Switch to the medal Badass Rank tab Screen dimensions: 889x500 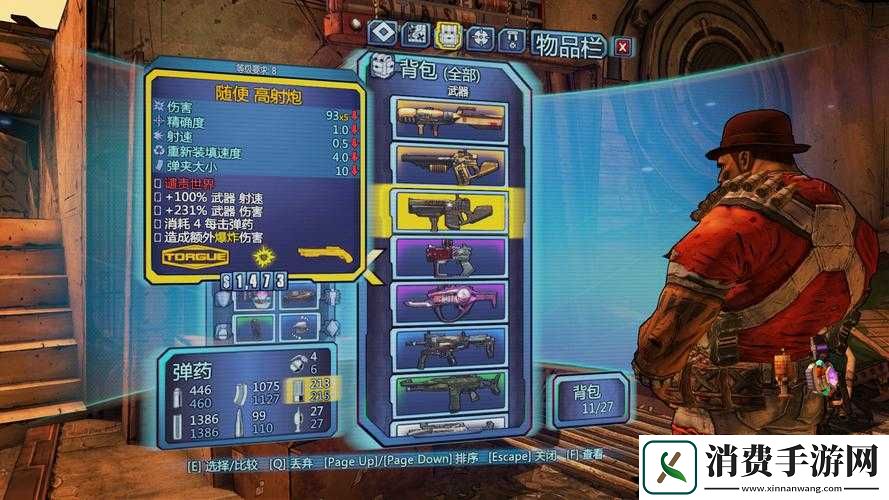pyautogui.click(x=514, y=36)
